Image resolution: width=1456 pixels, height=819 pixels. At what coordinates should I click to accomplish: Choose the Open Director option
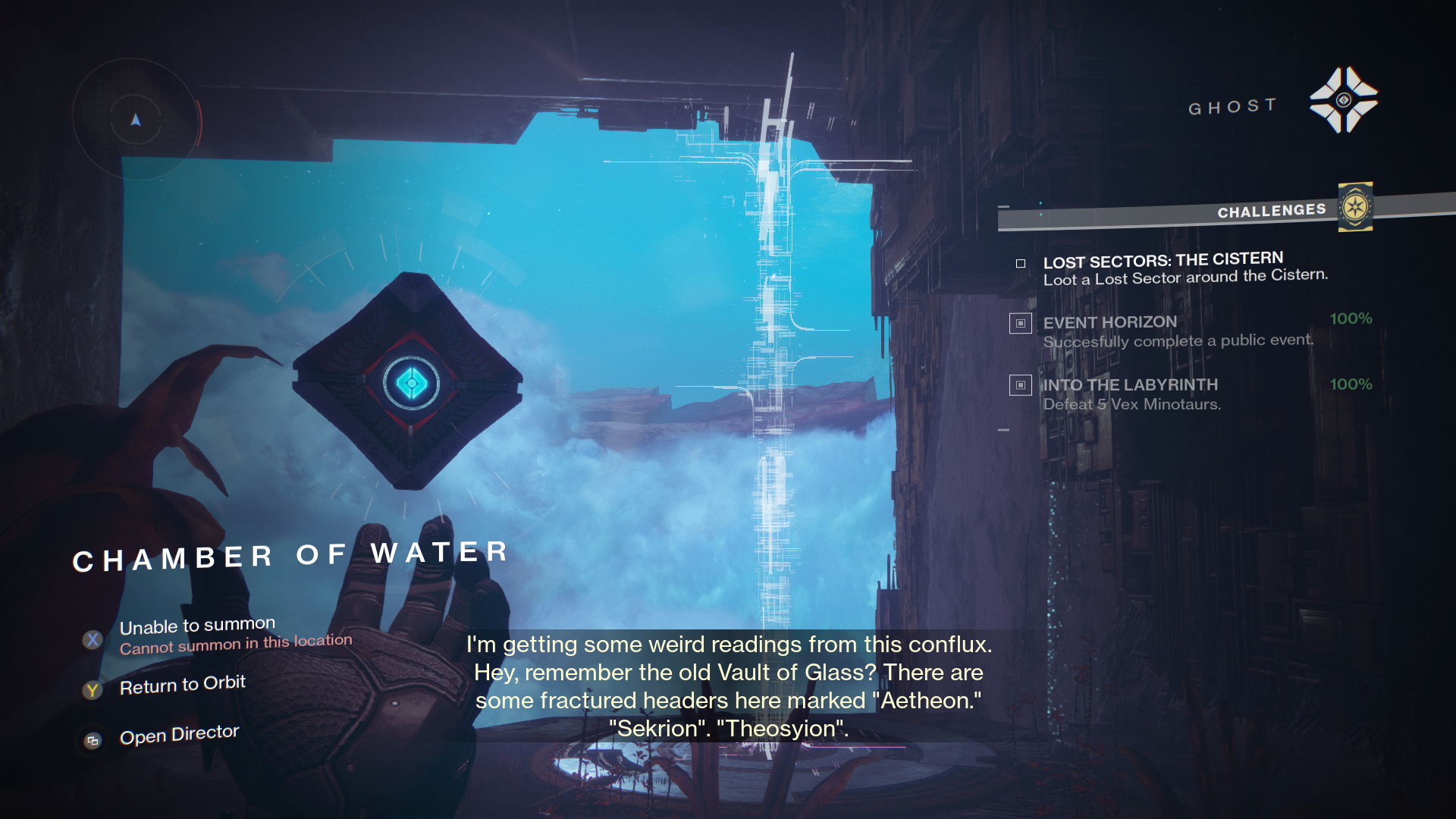[x=179, y=736]
